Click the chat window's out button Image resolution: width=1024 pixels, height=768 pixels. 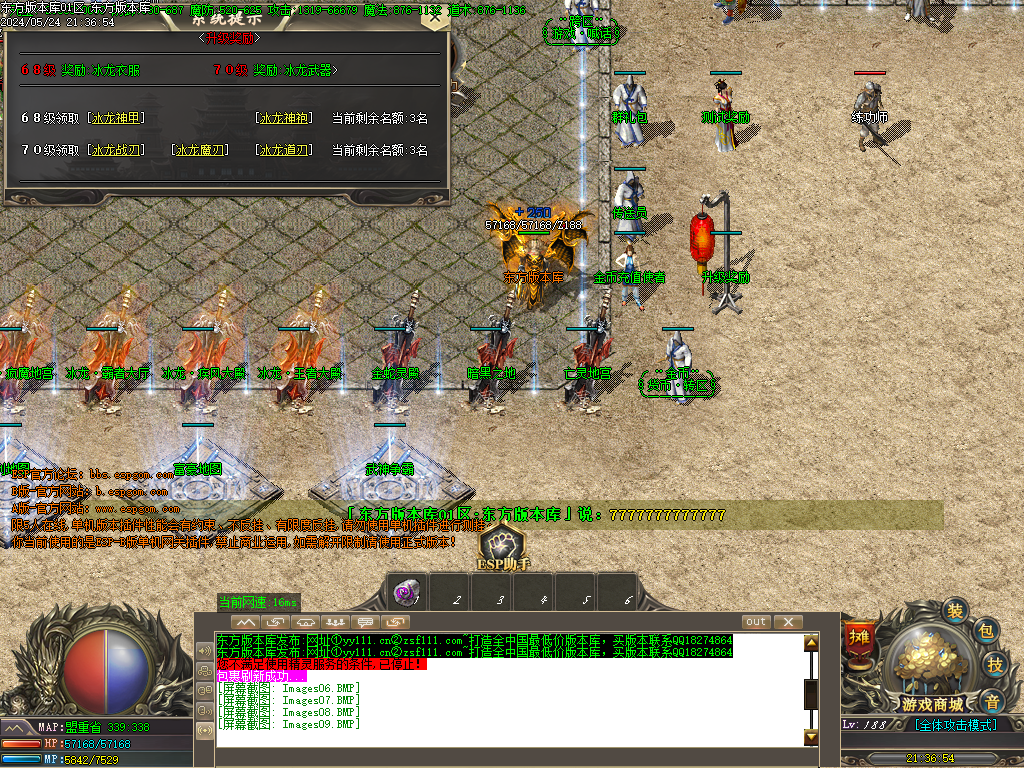[x=756, y=622]
